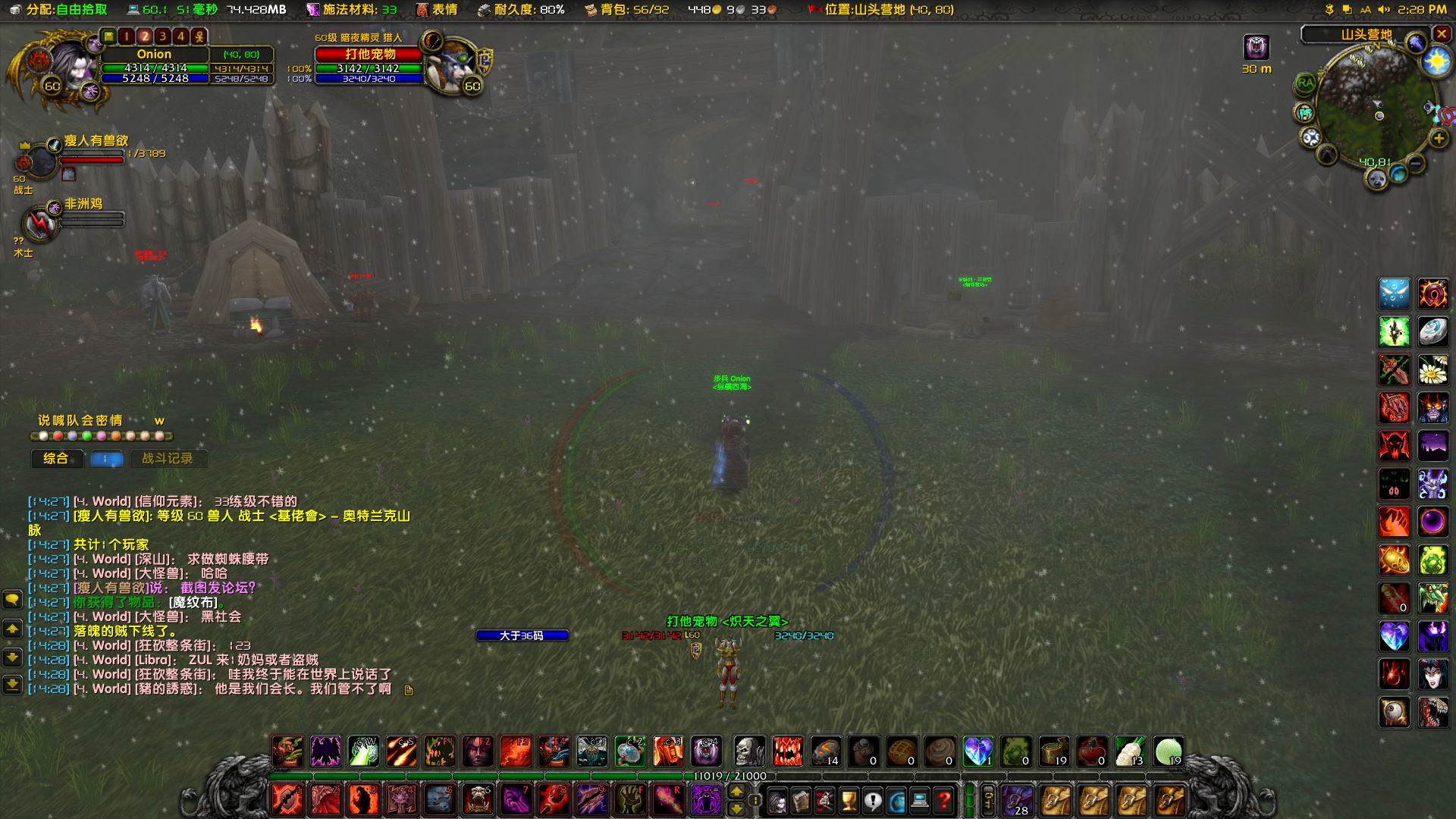Toggle the 队 party channel shortcut

(x=73, y=420)
